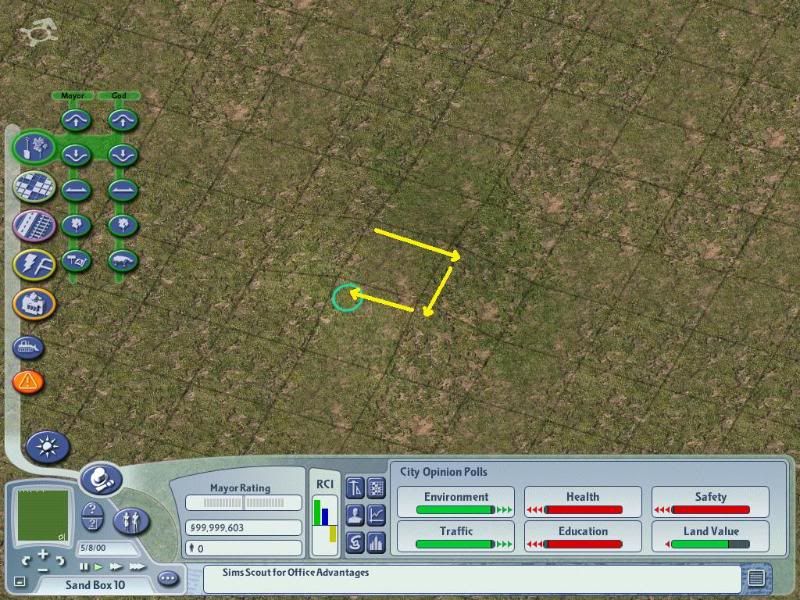
Task: Open the news ticker list button
Action: [x=756, y=577]
